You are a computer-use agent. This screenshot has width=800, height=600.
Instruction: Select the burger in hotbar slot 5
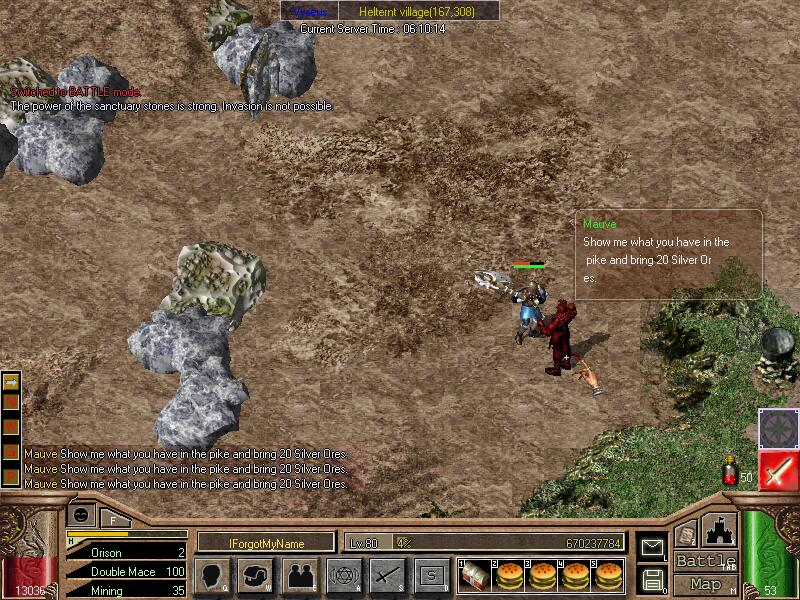[x=607, y=575]
